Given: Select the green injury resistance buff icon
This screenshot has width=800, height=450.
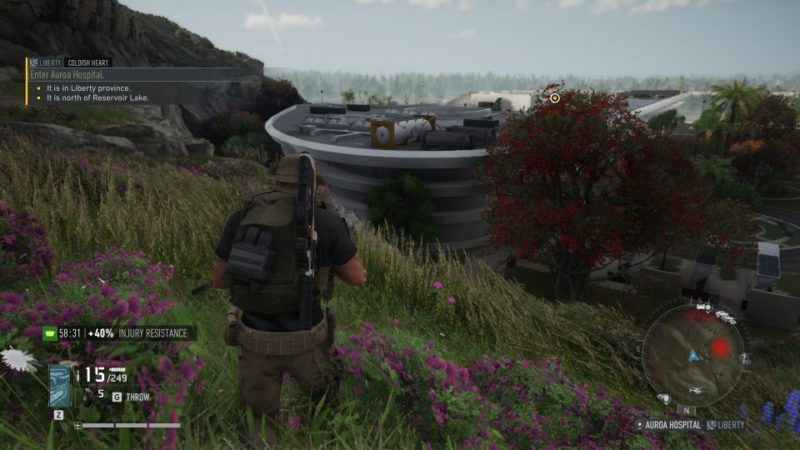Looking at the screenshot, I should (x=50, y=333).
